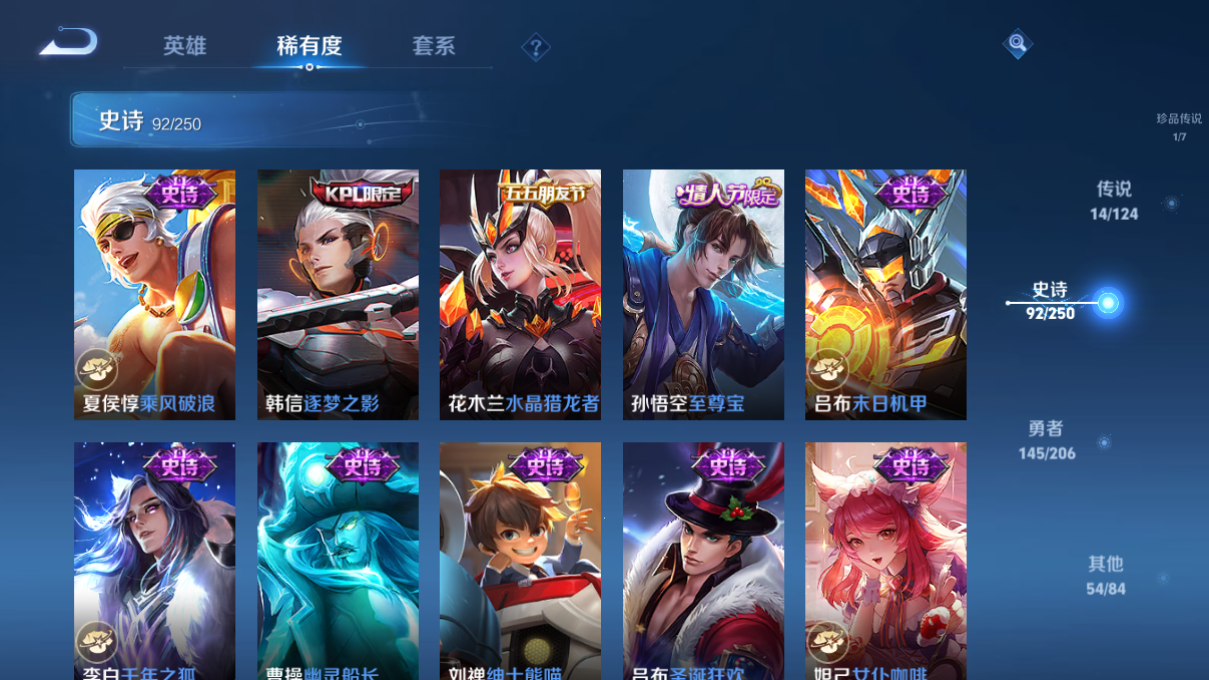Select the 稀有度 tab
This screenshot has width=1209, height=680.
(x=309, y=46)
